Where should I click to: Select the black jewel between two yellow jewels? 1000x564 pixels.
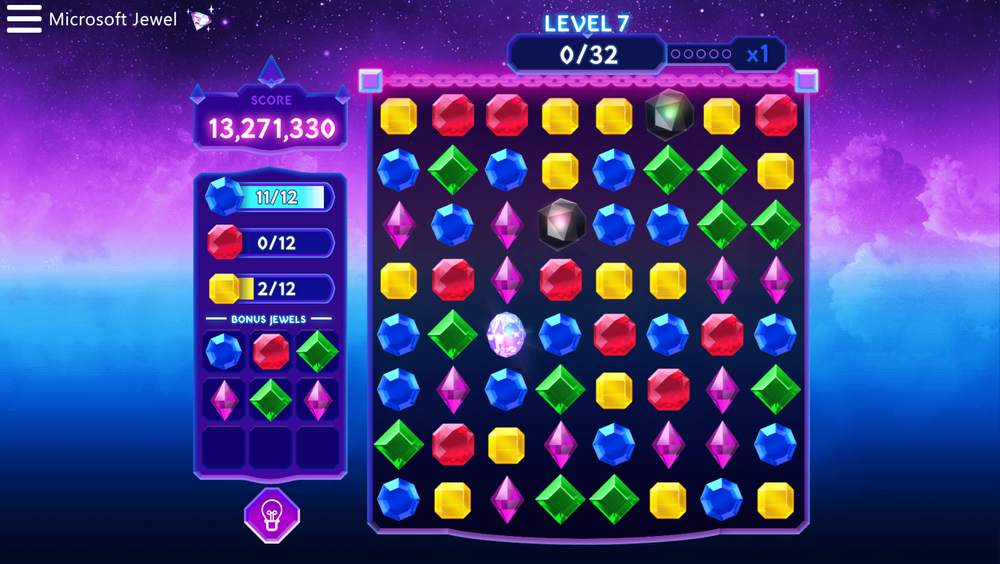click(x=668, y=114)
